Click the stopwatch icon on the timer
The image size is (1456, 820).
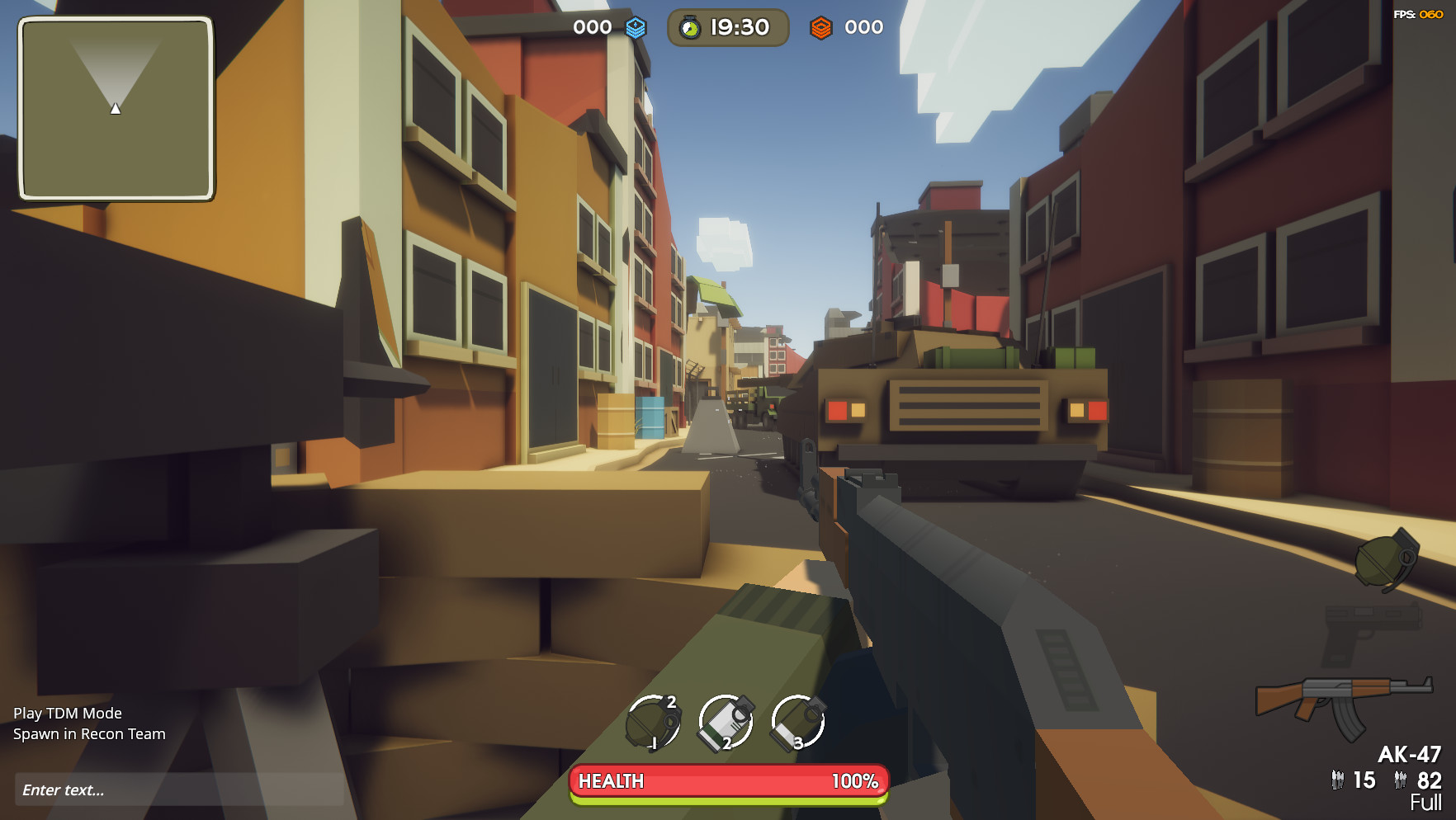[x=690, y=26]
